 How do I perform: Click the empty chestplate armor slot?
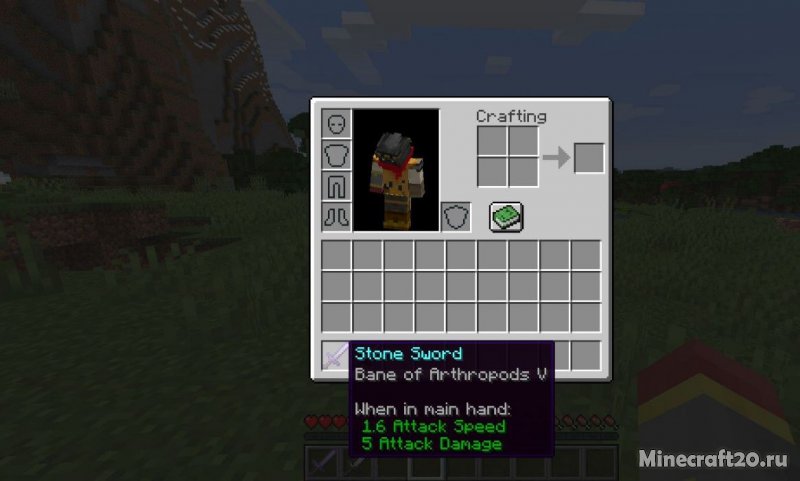336,155
